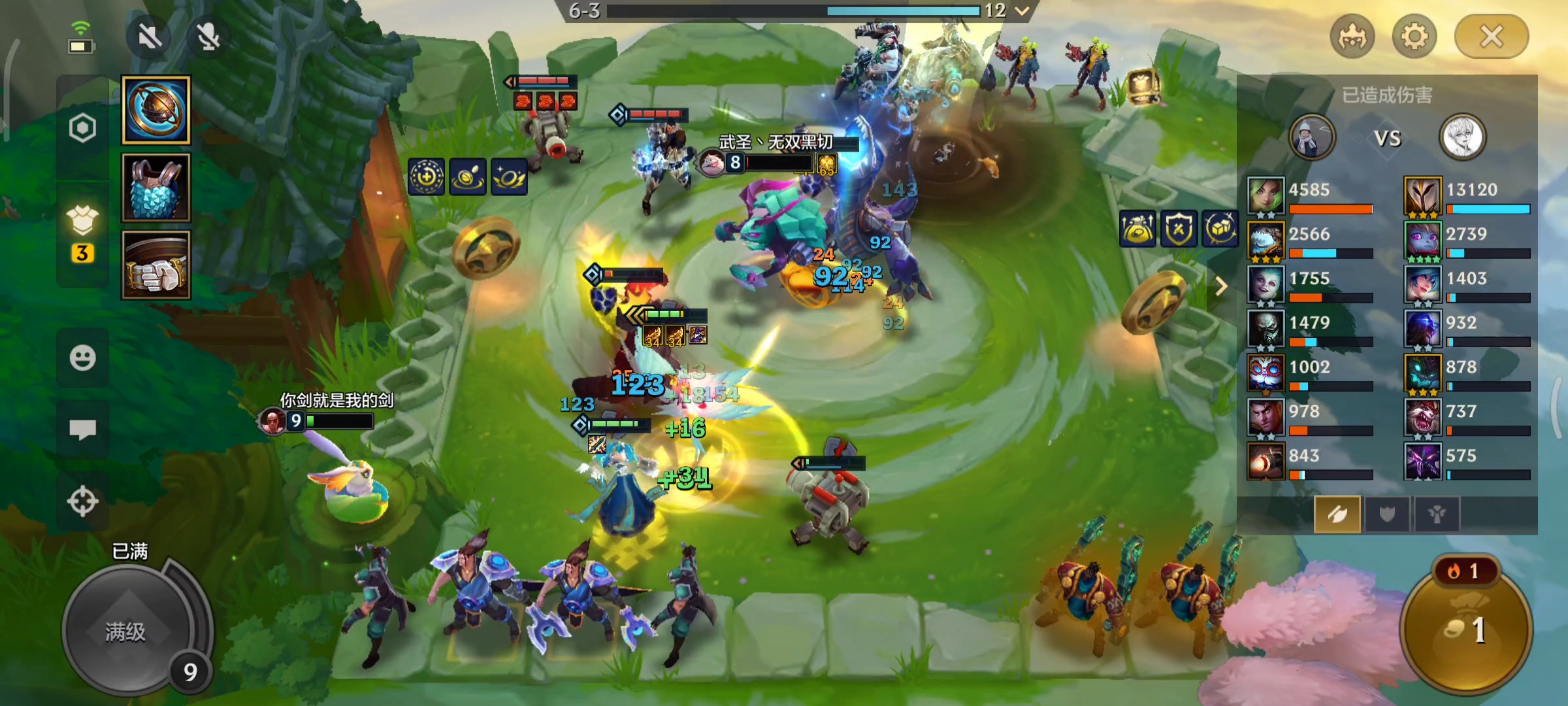The image size is (1568, 706).
Task: Open the emote smiley menu
Action: pos(82,358)
